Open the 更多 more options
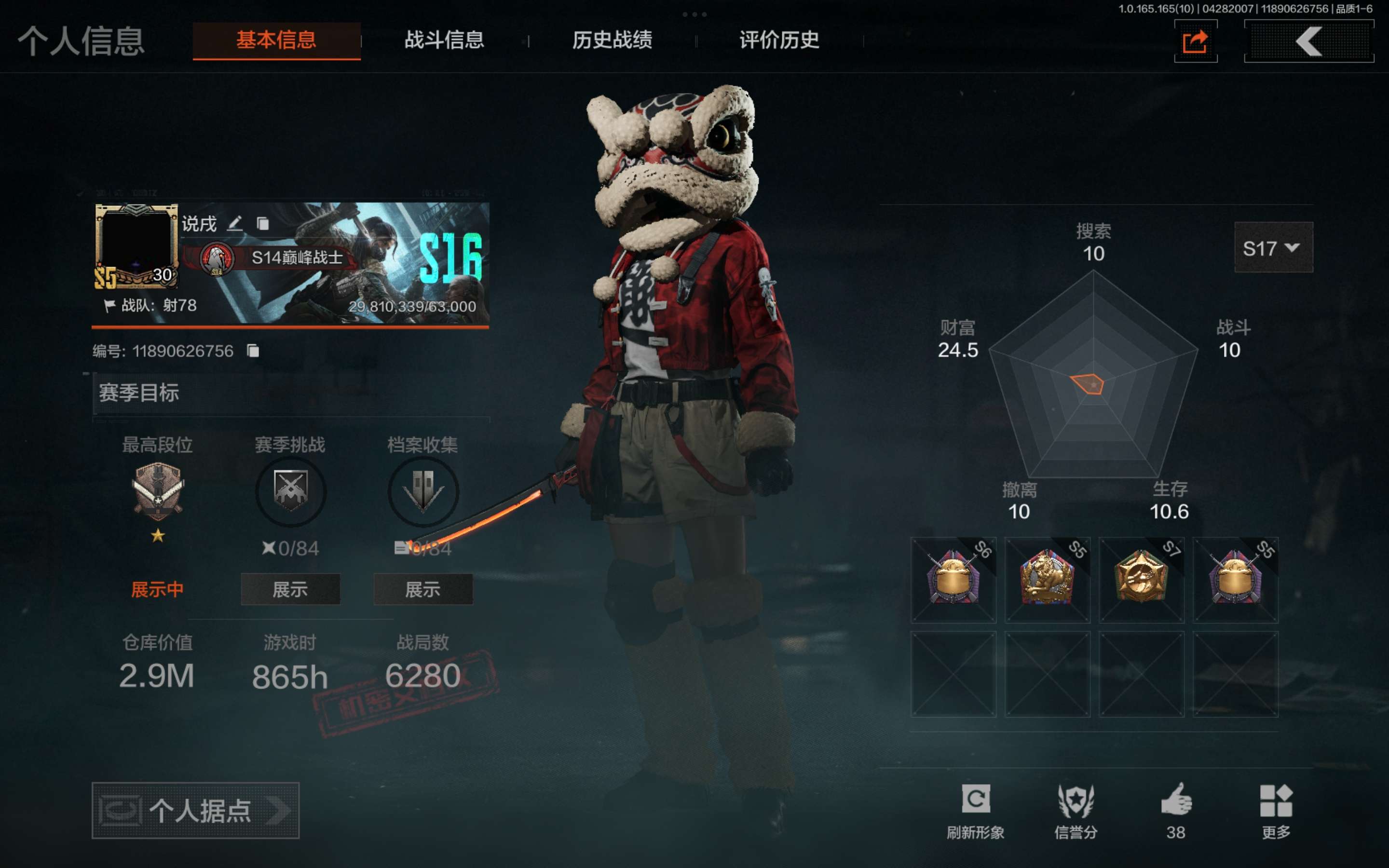Screen dimensions: 1389x868 click(x=1276, y=810)
